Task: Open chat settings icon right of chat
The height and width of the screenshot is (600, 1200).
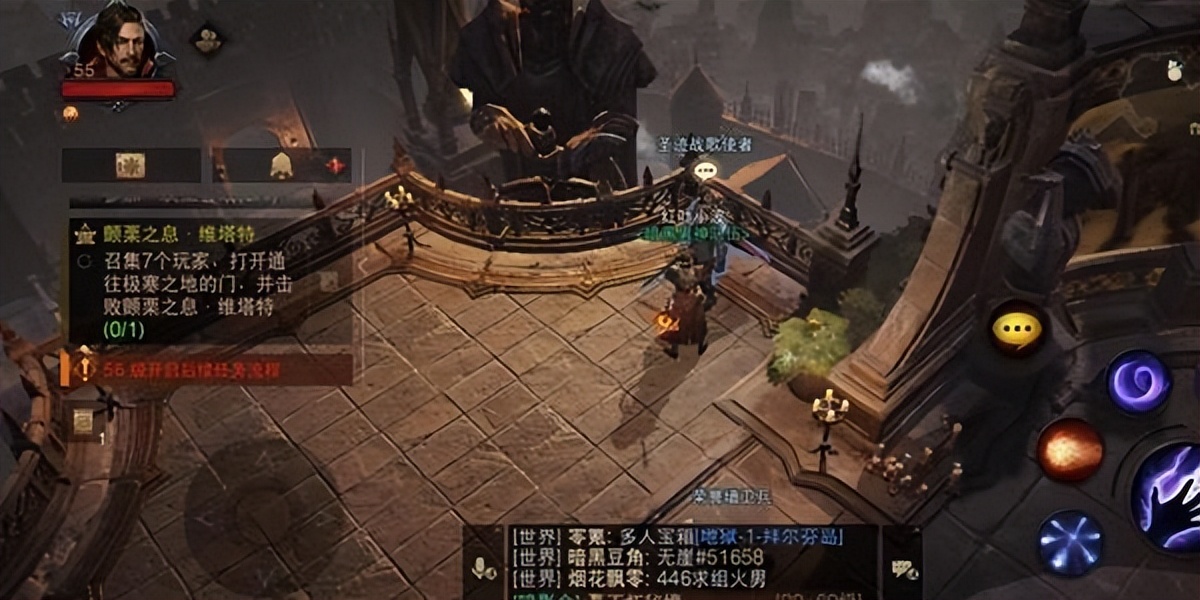Action: 904,568
